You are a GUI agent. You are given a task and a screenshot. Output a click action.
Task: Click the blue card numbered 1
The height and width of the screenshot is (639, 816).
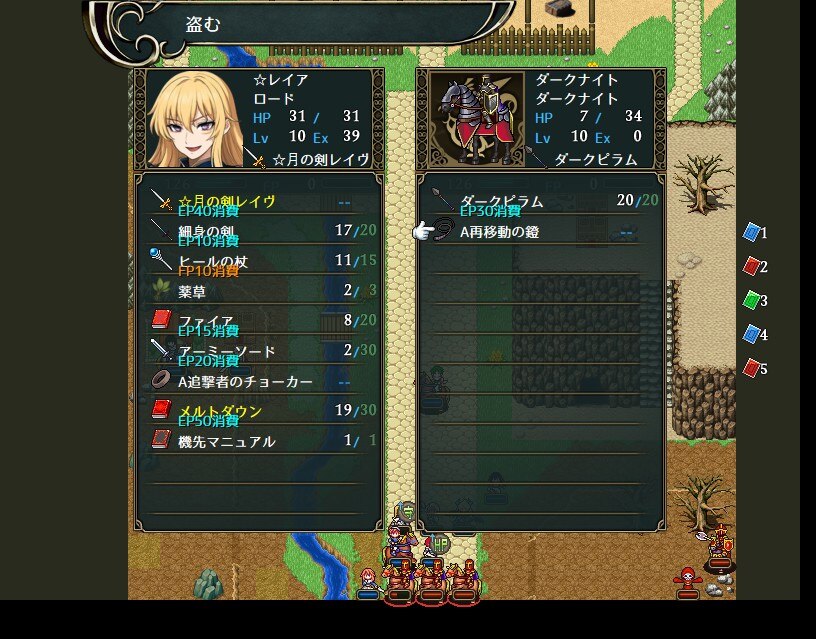click(x=752, y=233)
